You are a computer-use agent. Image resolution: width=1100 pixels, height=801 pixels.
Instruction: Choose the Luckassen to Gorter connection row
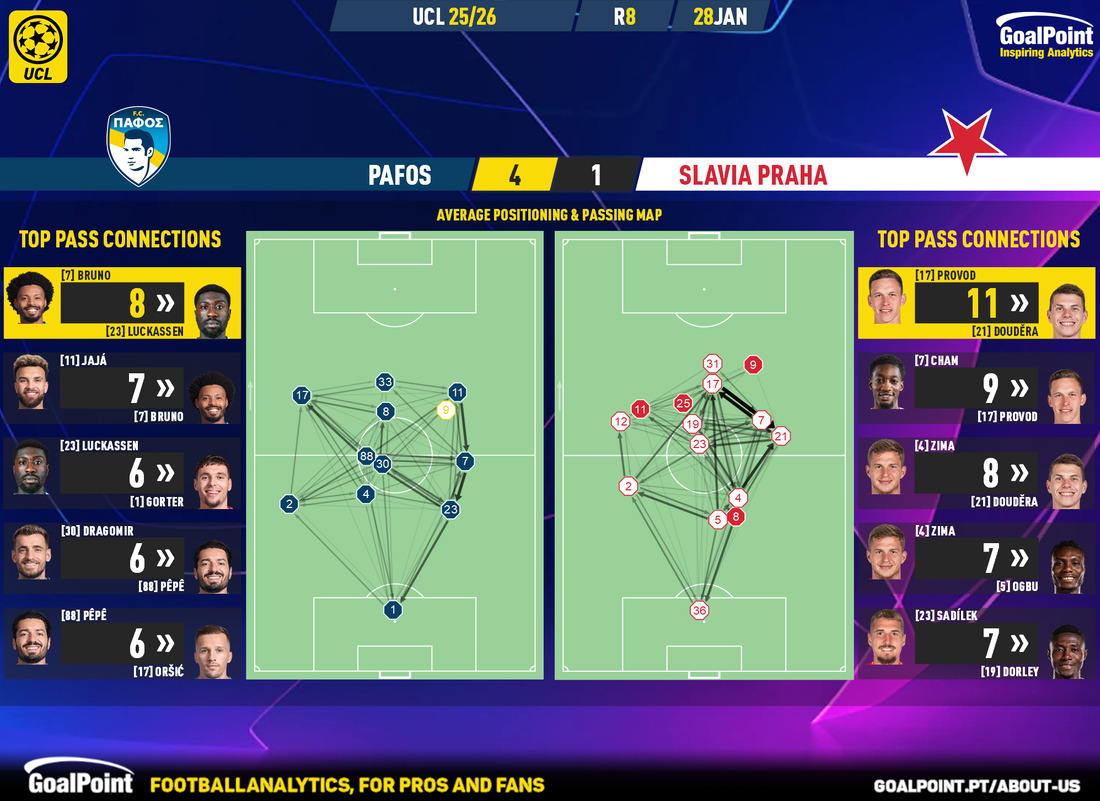point(121,473)
